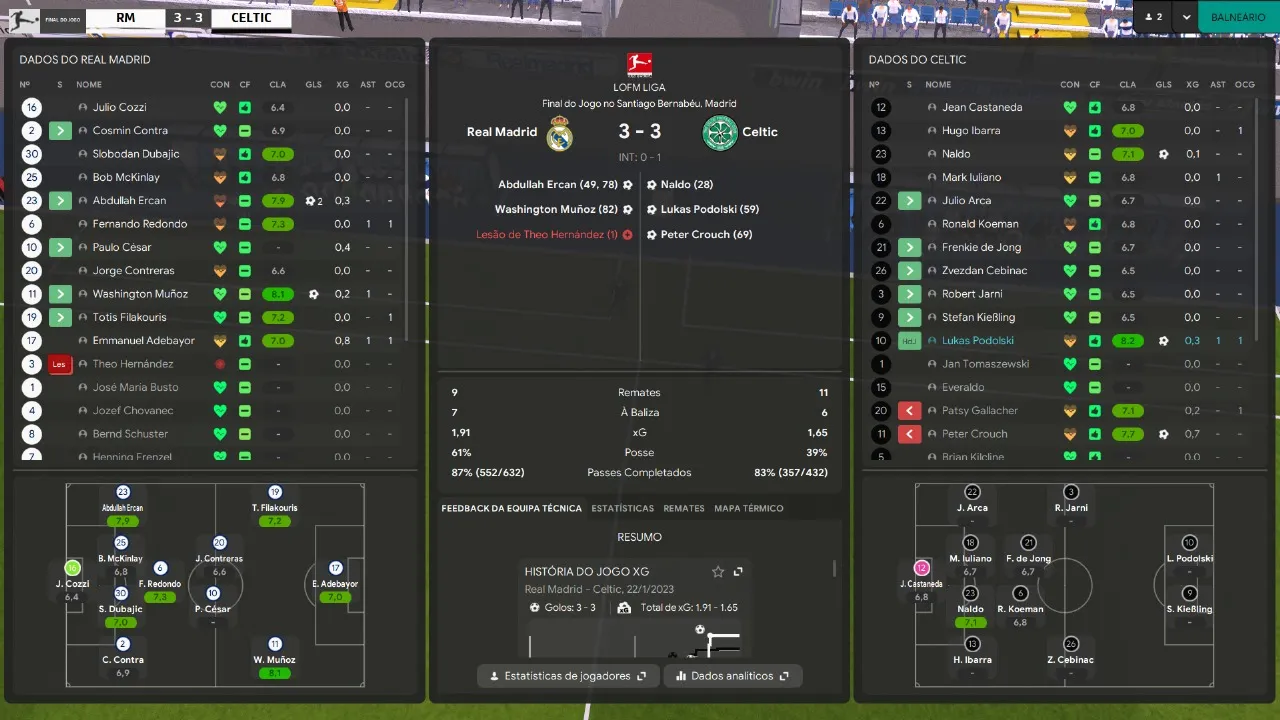This screenshot has height=720, width=1280.
Task: Open Emmanuel Adebayor's player row
Action: pyautogui.click(x=143, y=340)
